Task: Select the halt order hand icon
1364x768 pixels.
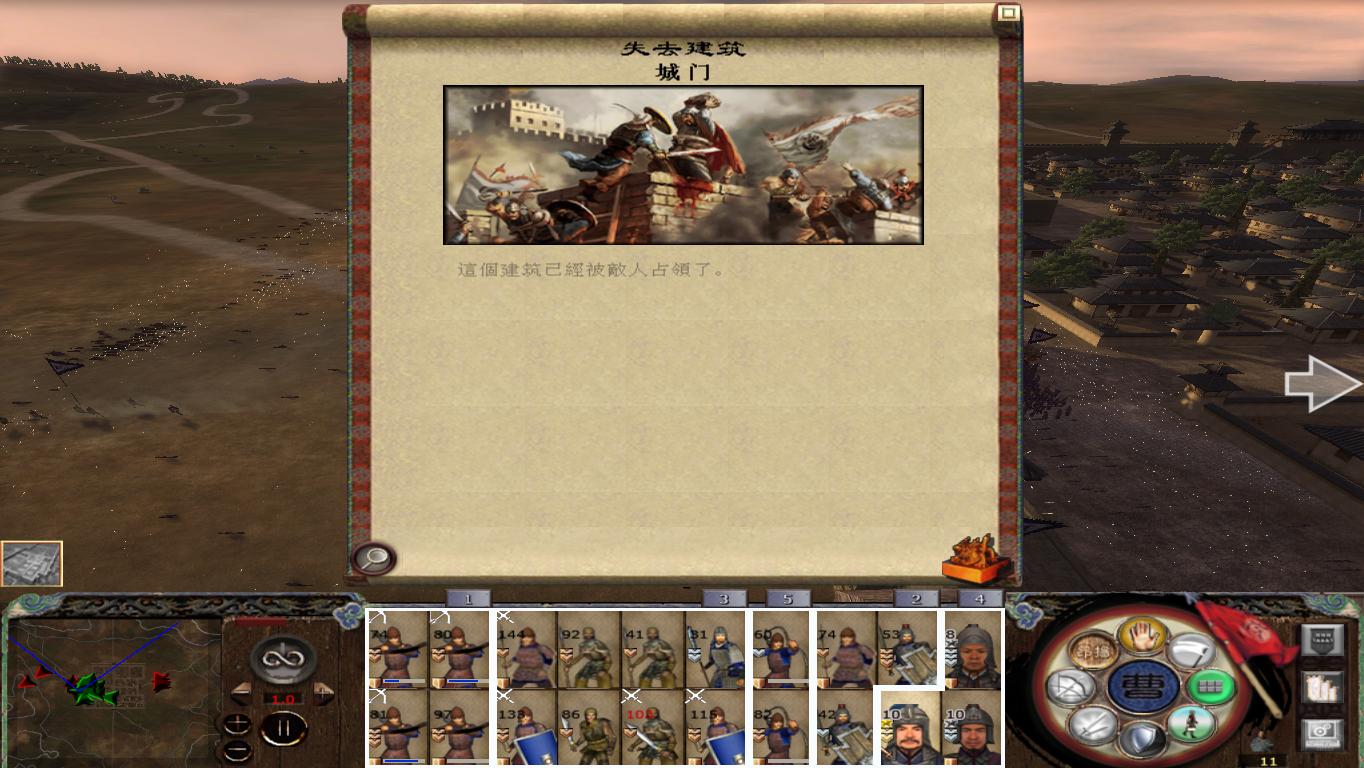Action: [x=1142, y=638]
